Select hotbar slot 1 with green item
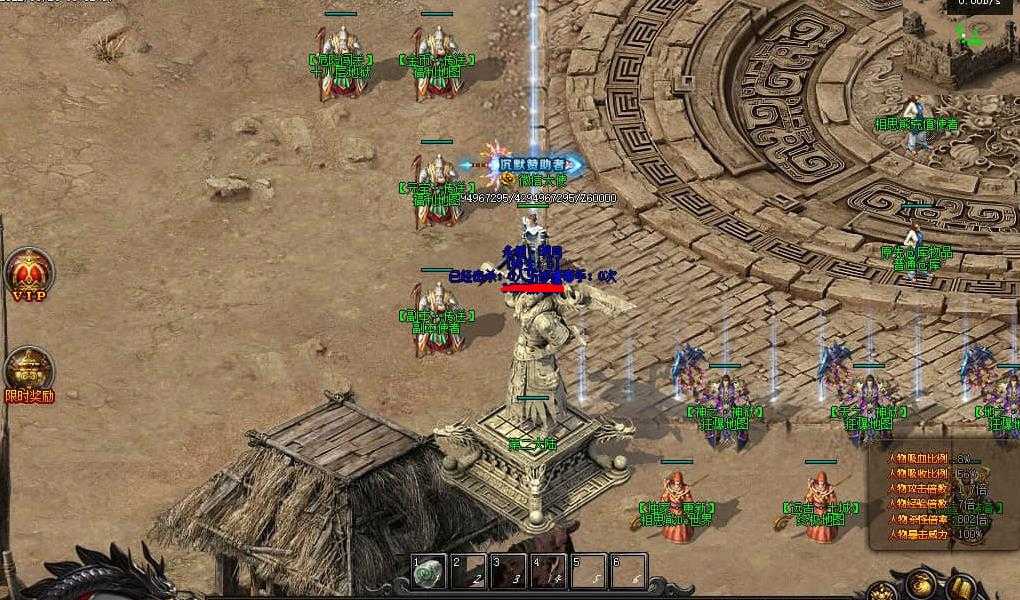 pyautogui.click(x=430, y=571)
